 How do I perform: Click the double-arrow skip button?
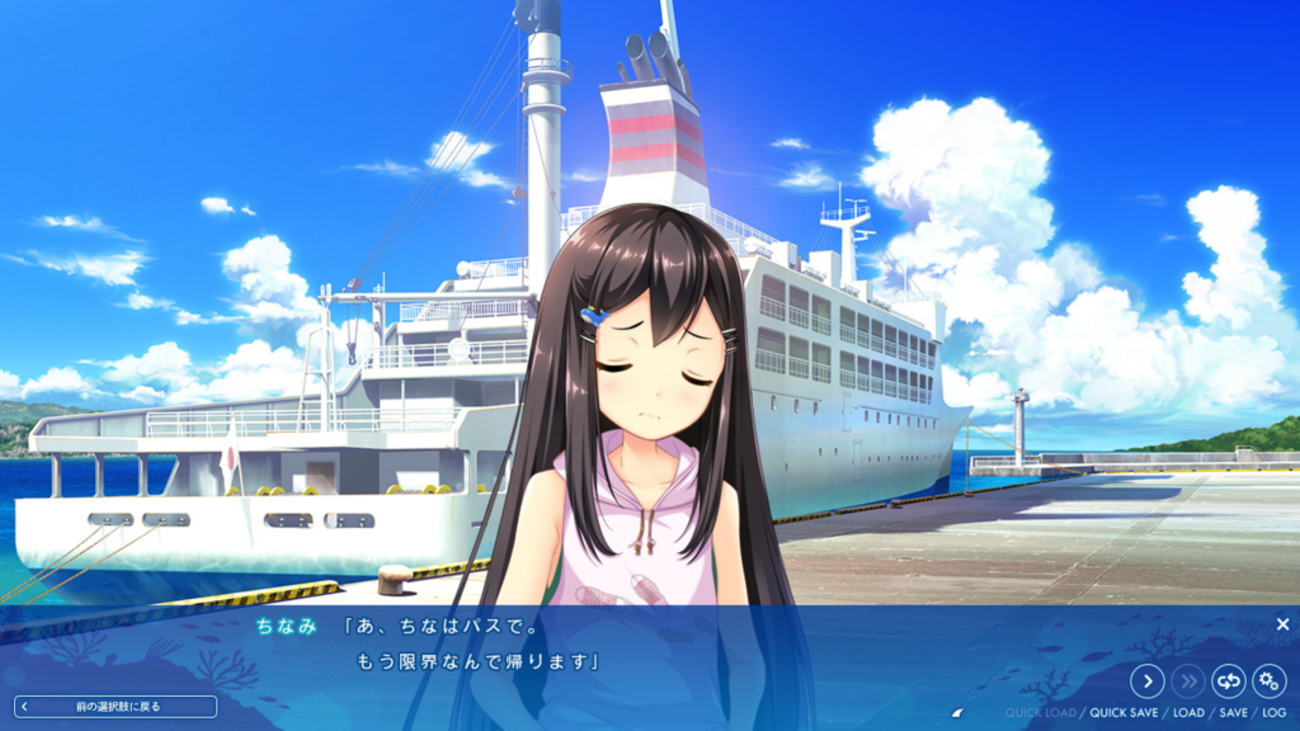(1188, 682)
